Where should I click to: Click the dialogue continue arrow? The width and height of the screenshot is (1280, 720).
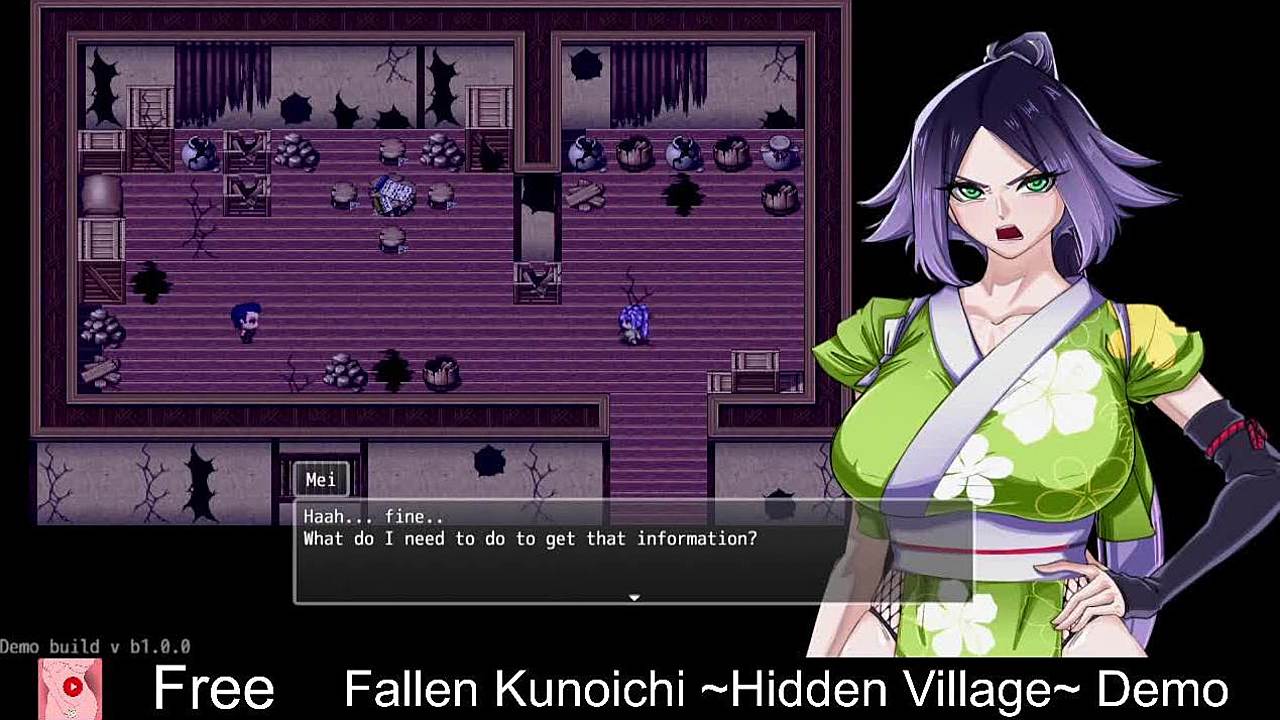(634, 597)
